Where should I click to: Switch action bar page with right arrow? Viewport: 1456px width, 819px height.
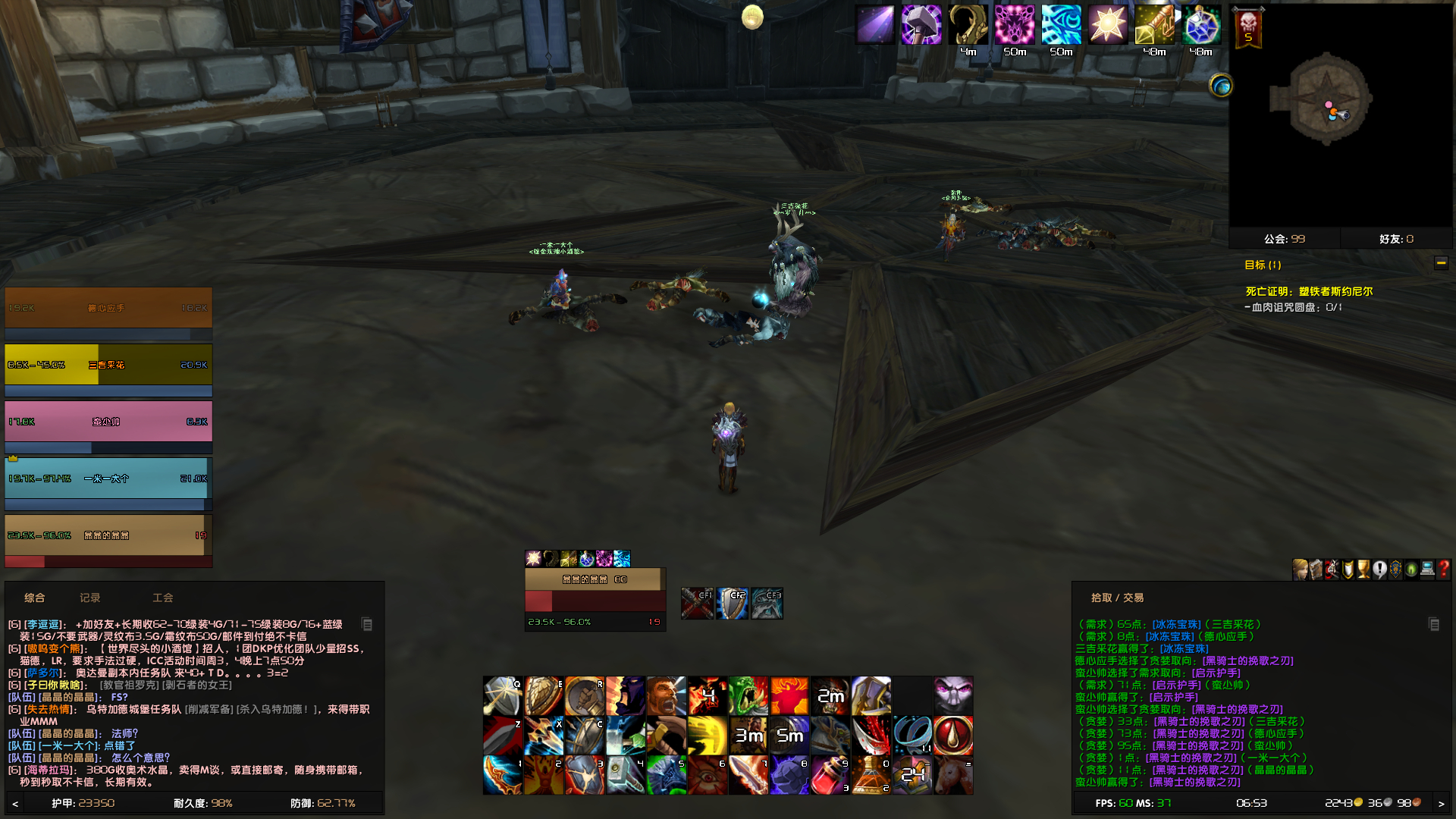1442,802
